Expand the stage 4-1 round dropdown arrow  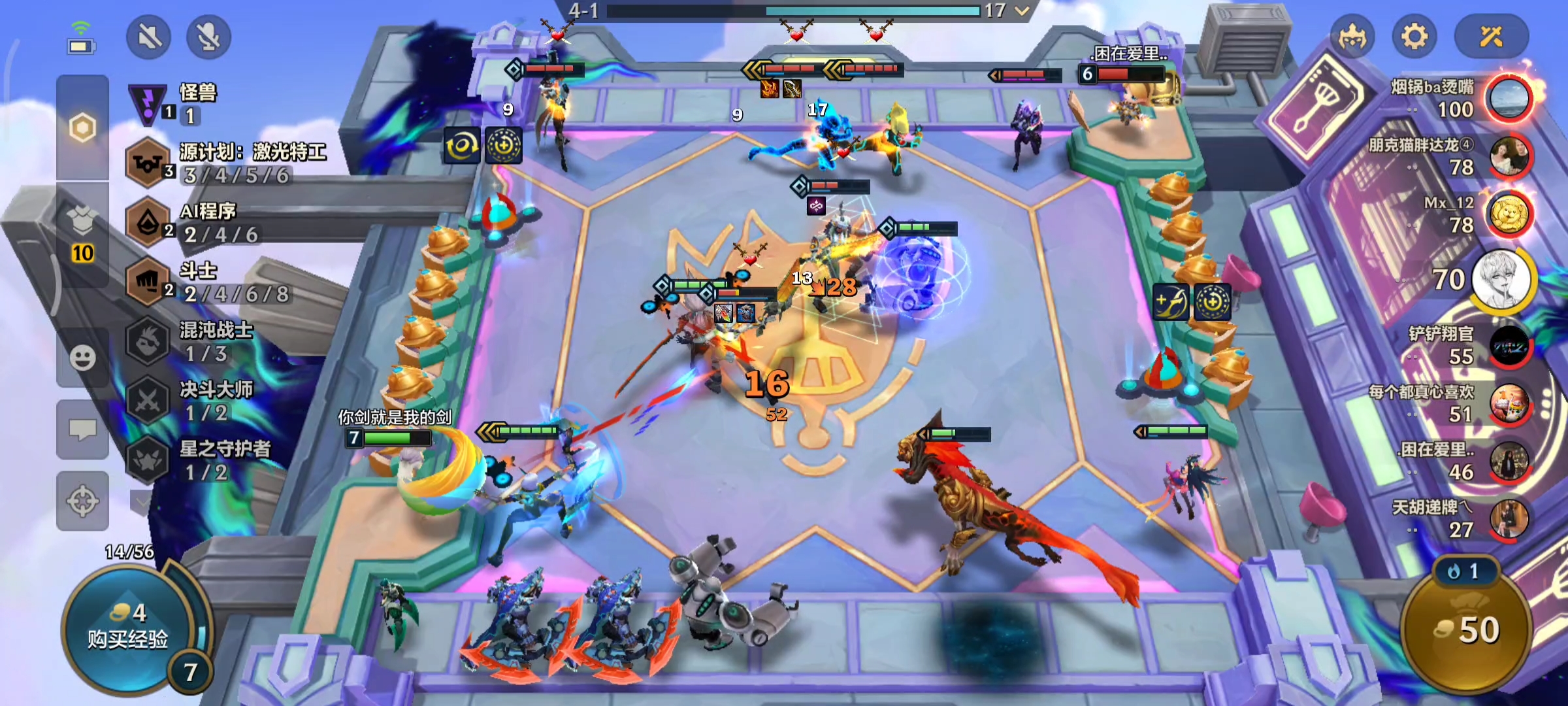click(x=1022, y=10)
